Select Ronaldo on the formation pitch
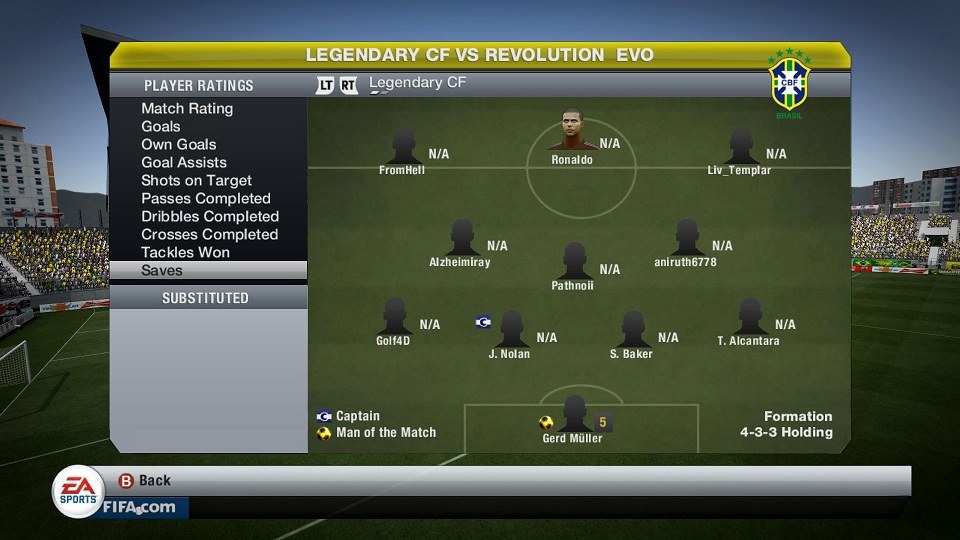 [572, 140]
